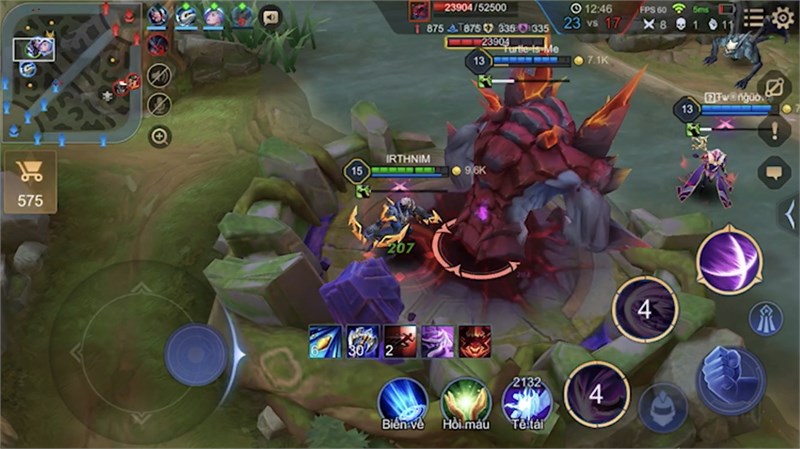Send the exclamation mark alert signal
800x449 pixels.
coord(774,130)
